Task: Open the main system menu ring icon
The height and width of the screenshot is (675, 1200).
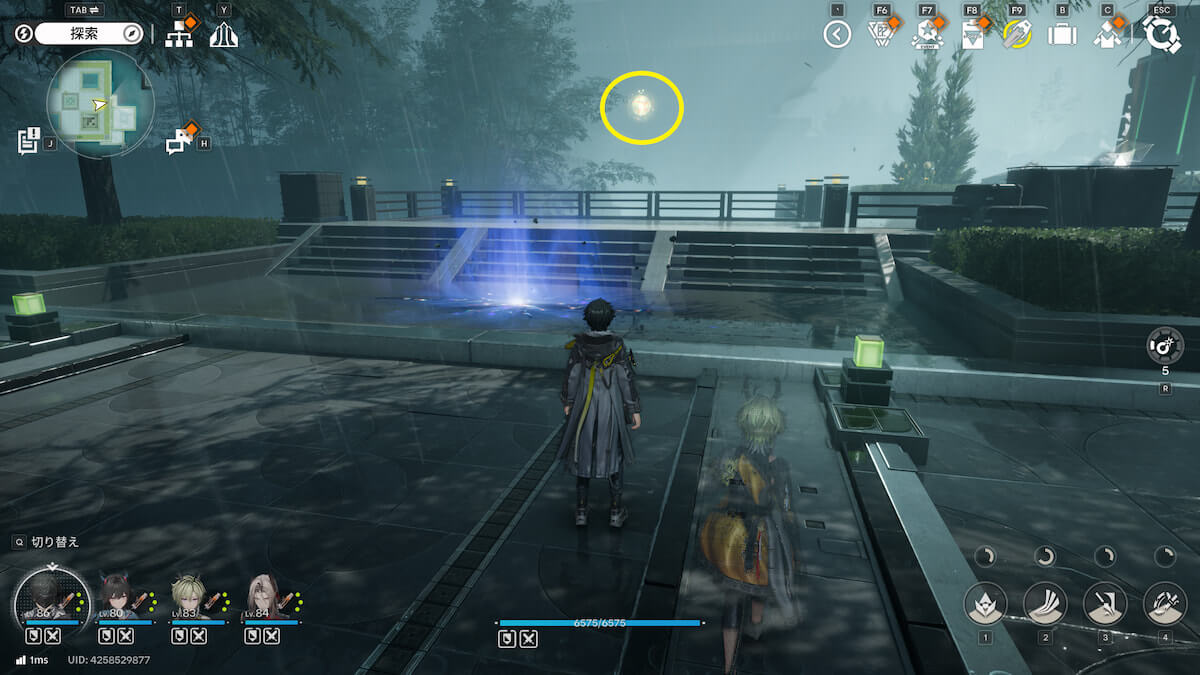Action: click(x=1162, y=35)
